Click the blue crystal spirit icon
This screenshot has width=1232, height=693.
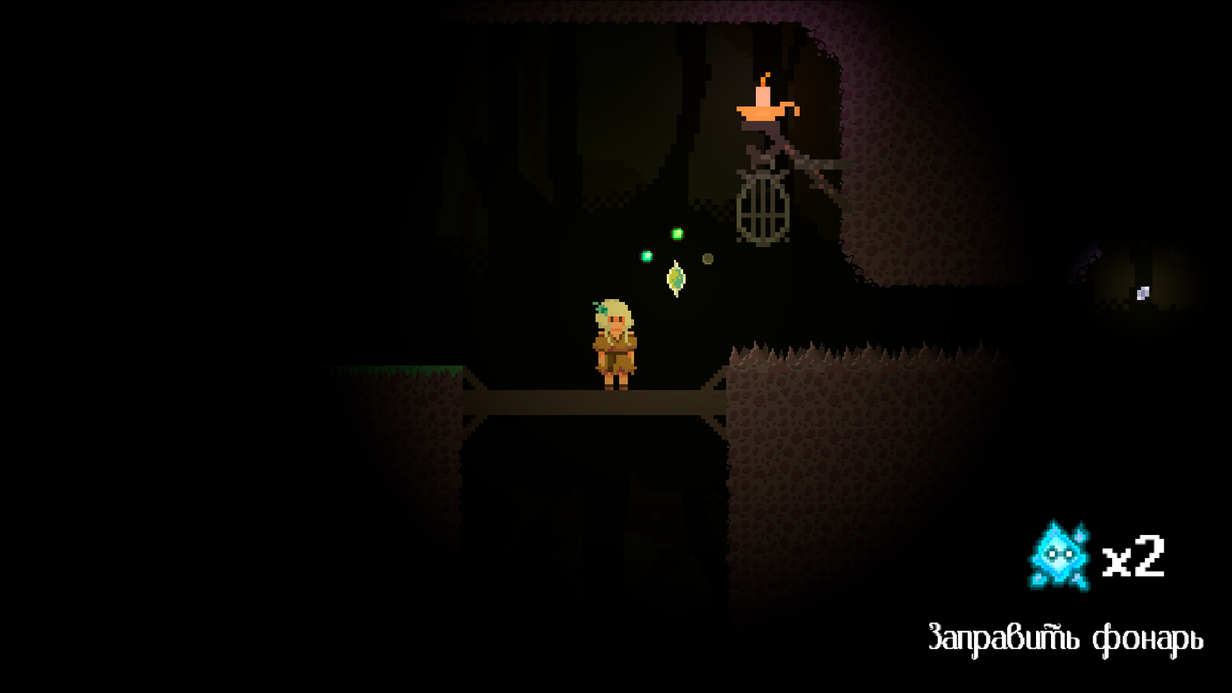pos(1059,555)
